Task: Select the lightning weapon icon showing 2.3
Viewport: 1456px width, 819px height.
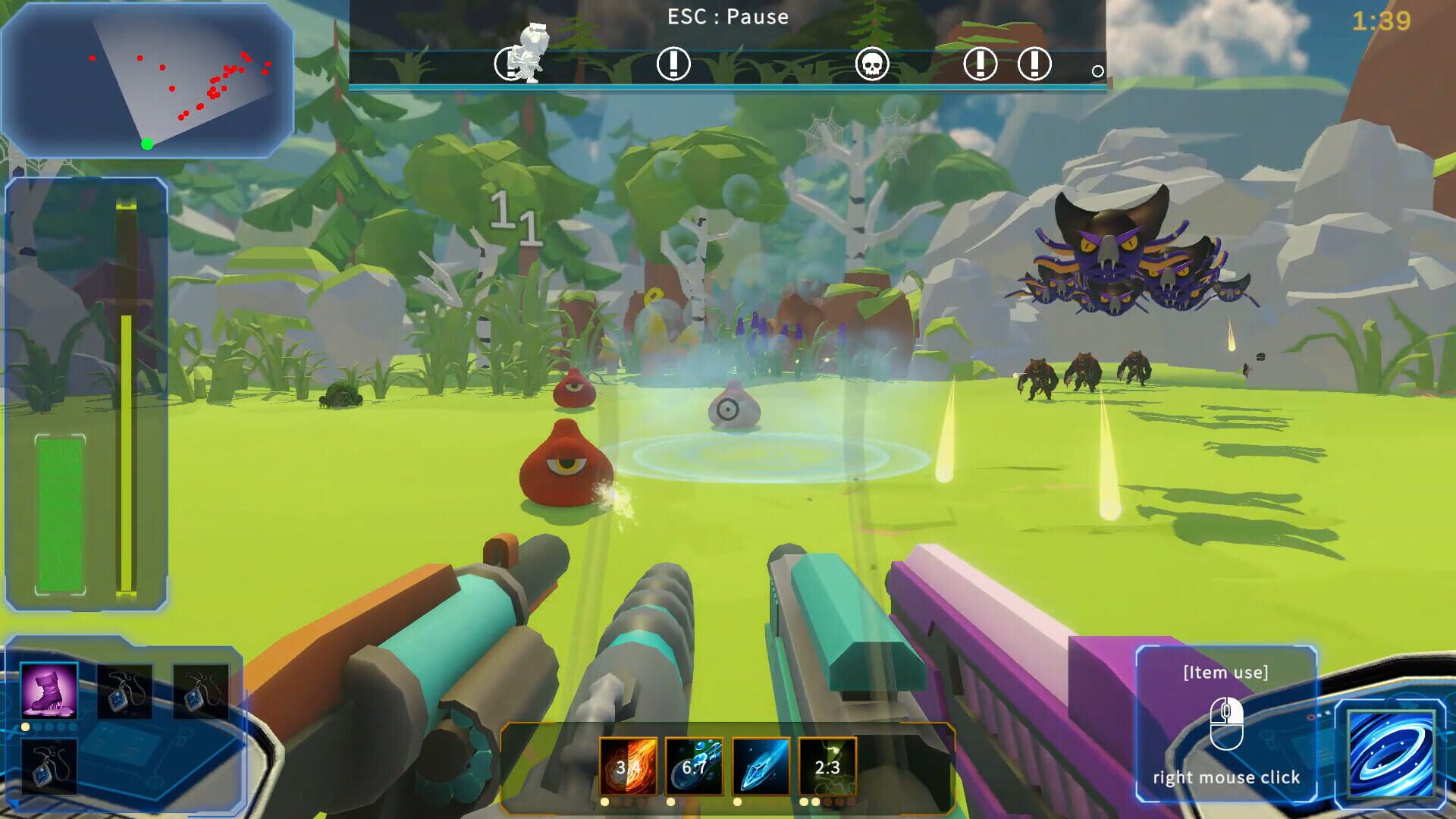Action: (827, 767)
